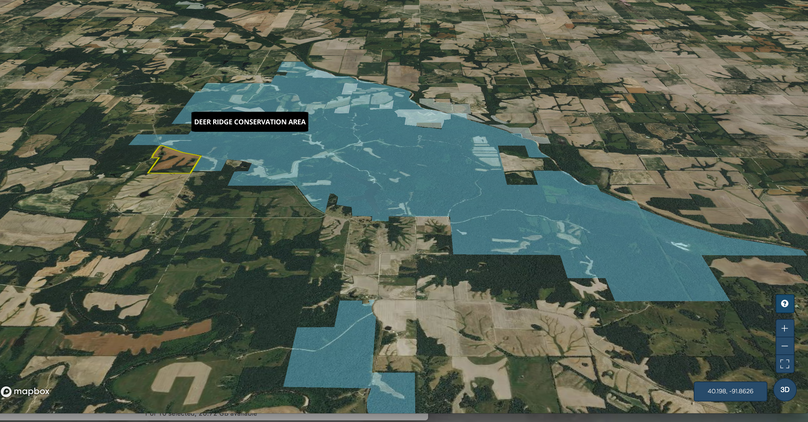Image resolution: width=808 pixels, height=422 pixels.
Task: Select the yellow-outlined parcel
Action: pos(175,160)
